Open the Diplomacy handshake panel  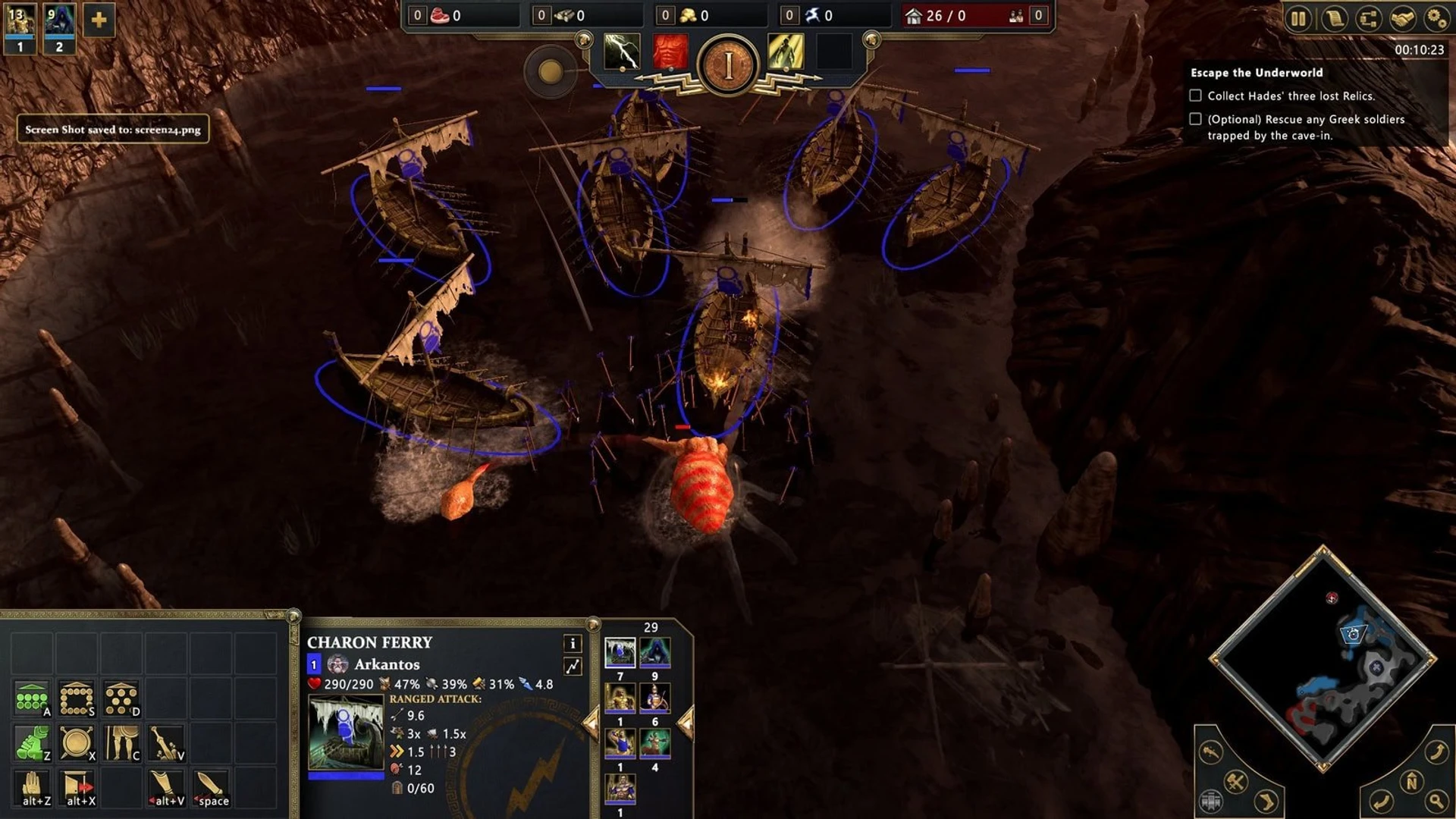[1401, 17]
